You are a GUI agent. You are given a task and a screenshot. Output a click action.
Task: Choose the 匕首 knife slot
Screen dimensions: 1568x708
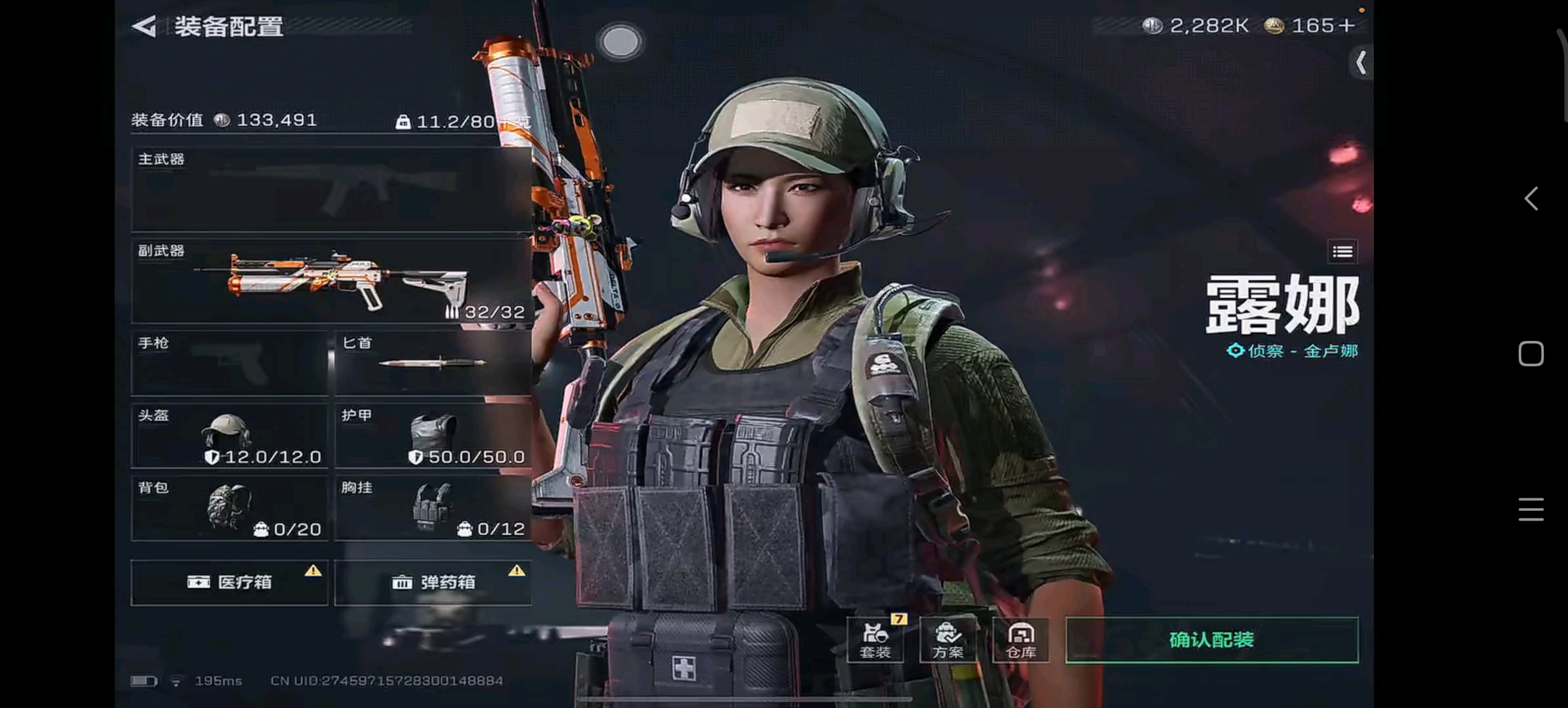433,363
